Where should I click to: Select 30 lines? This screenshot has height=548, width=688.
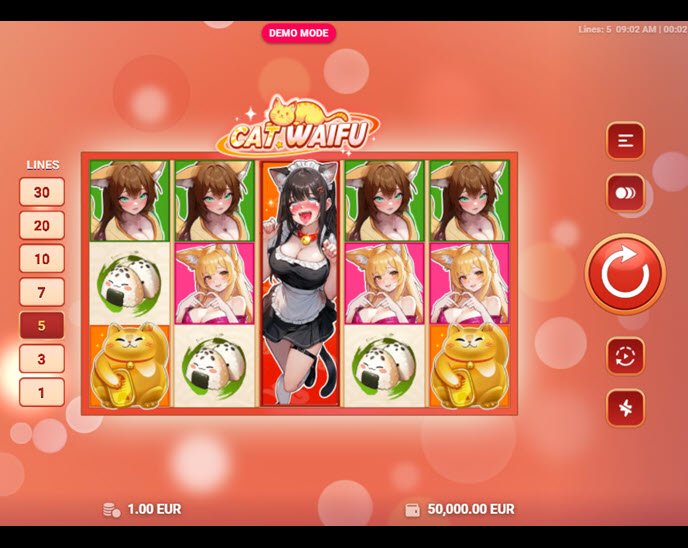coord(42,192)
